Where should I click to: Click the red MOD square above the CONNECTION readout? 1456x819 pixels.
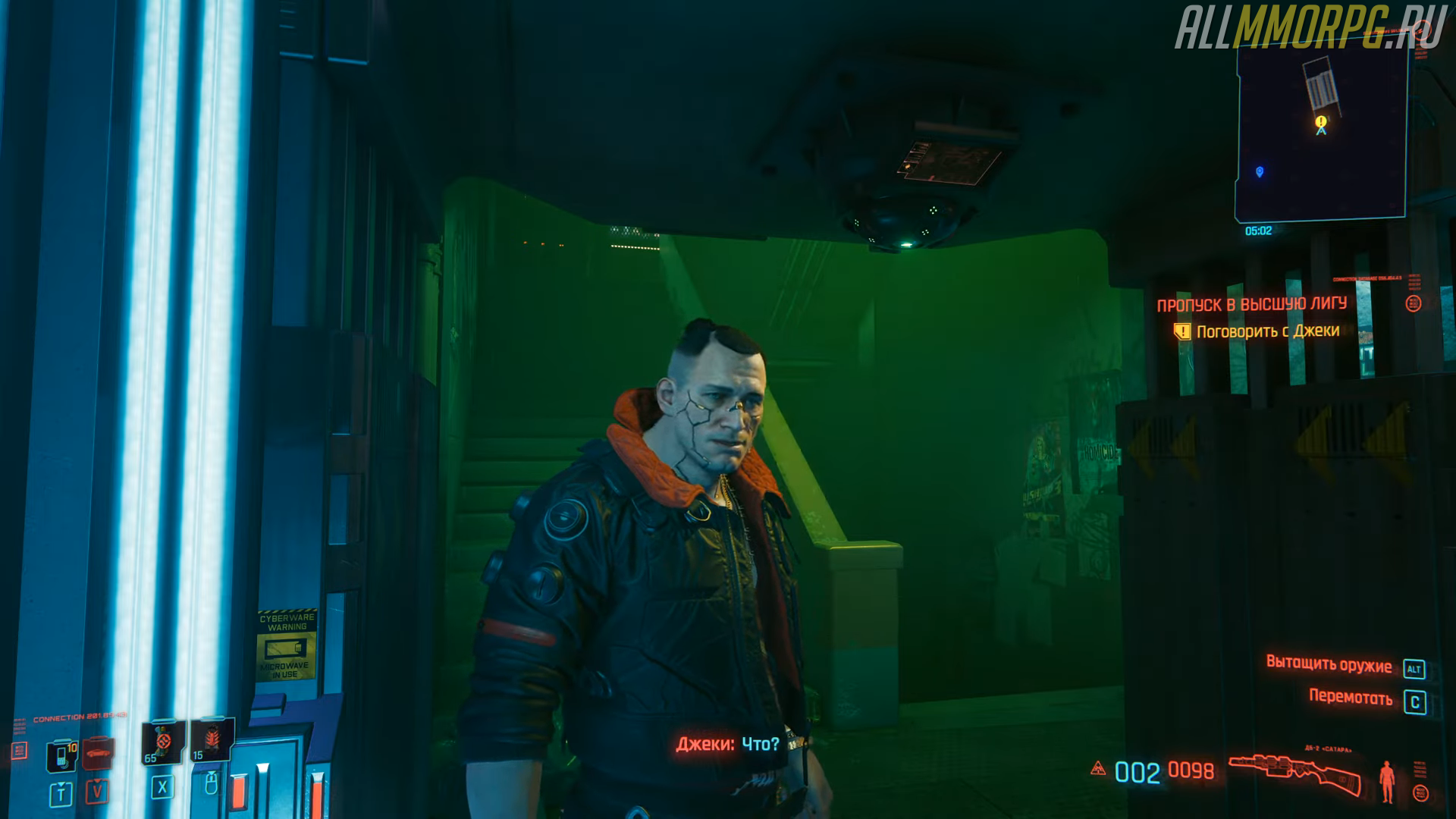19,749
